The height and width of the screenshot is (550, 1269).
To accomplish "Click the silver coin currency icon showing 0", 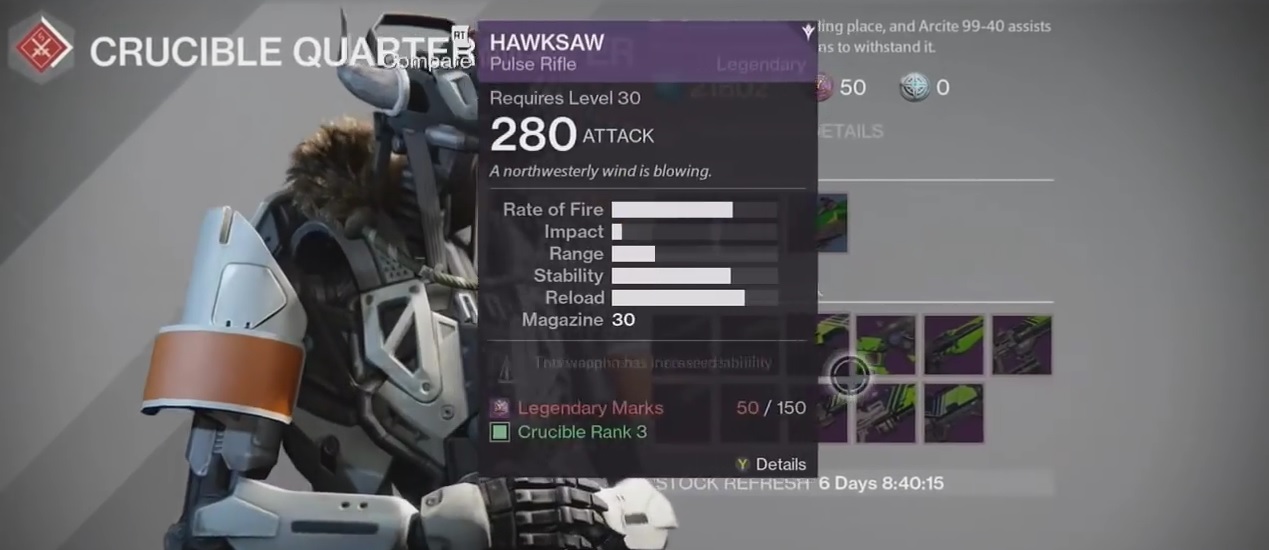I will pos(914,88).
